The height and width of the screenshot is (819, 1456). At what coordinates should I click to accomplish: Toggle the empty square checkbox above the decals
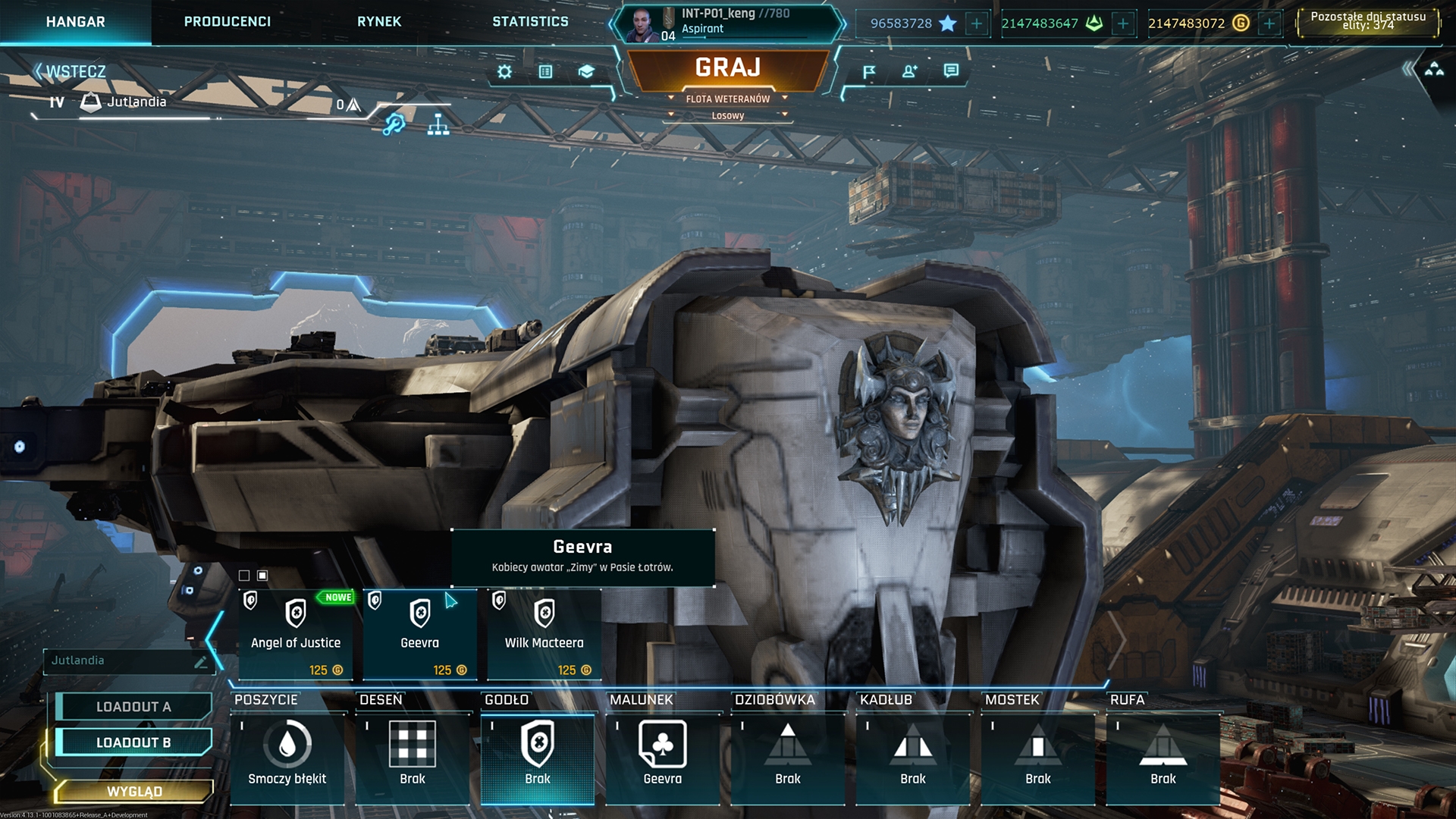244,575
